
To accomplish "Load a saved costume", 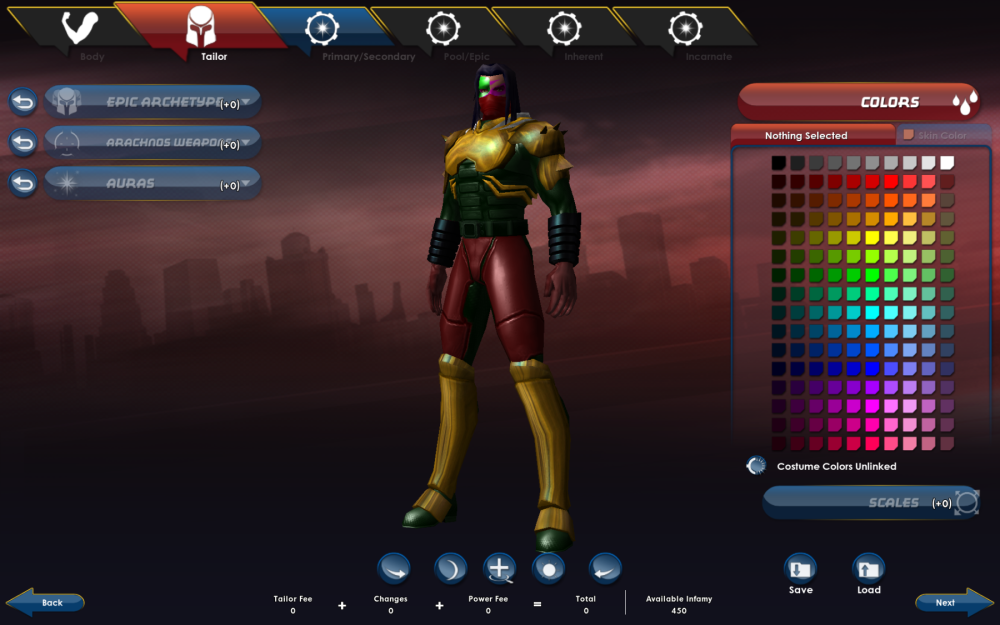I will click(868, 573).
